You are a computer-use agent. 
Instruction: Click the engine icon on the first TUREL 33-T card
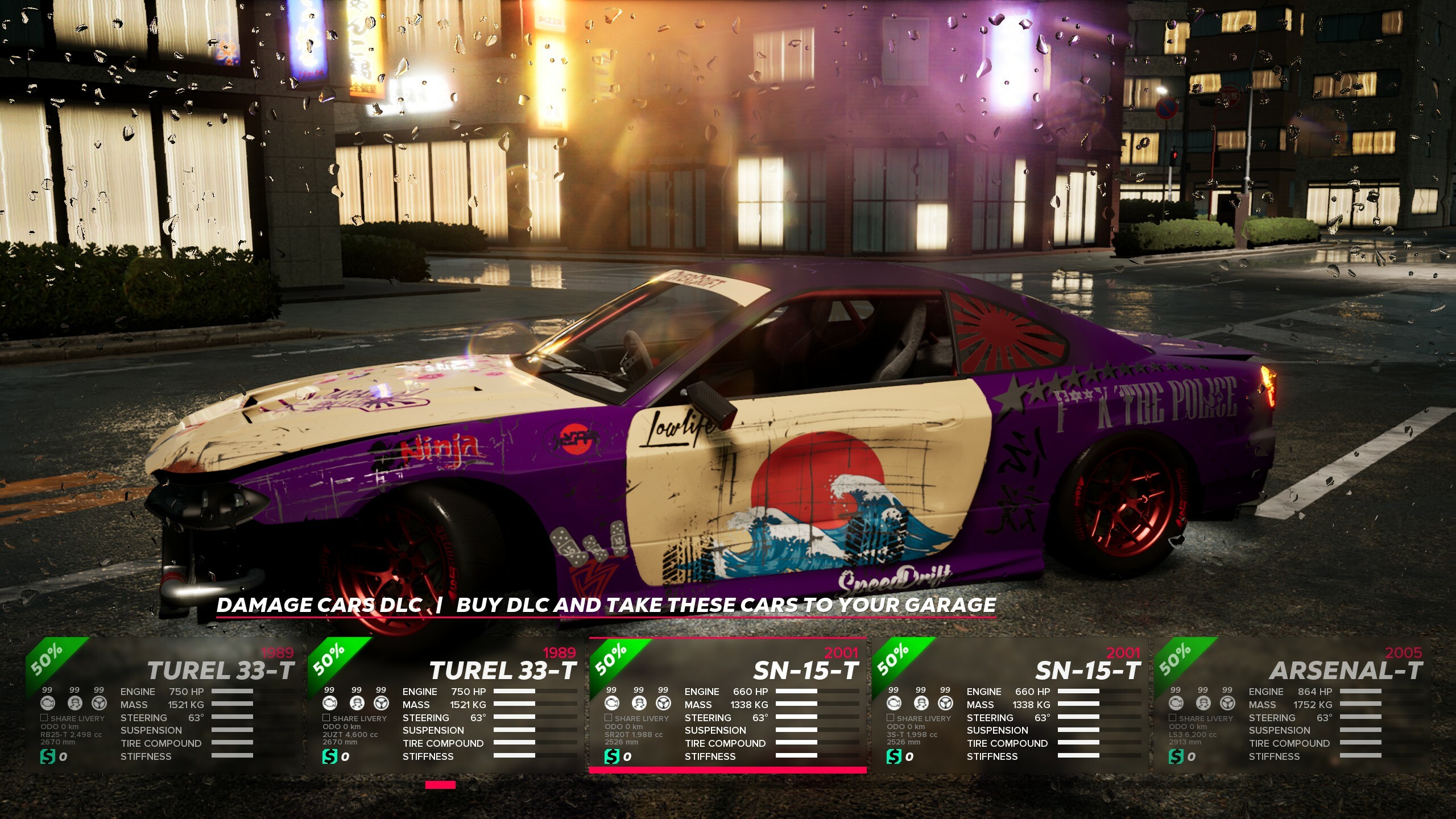coord(47,704)
